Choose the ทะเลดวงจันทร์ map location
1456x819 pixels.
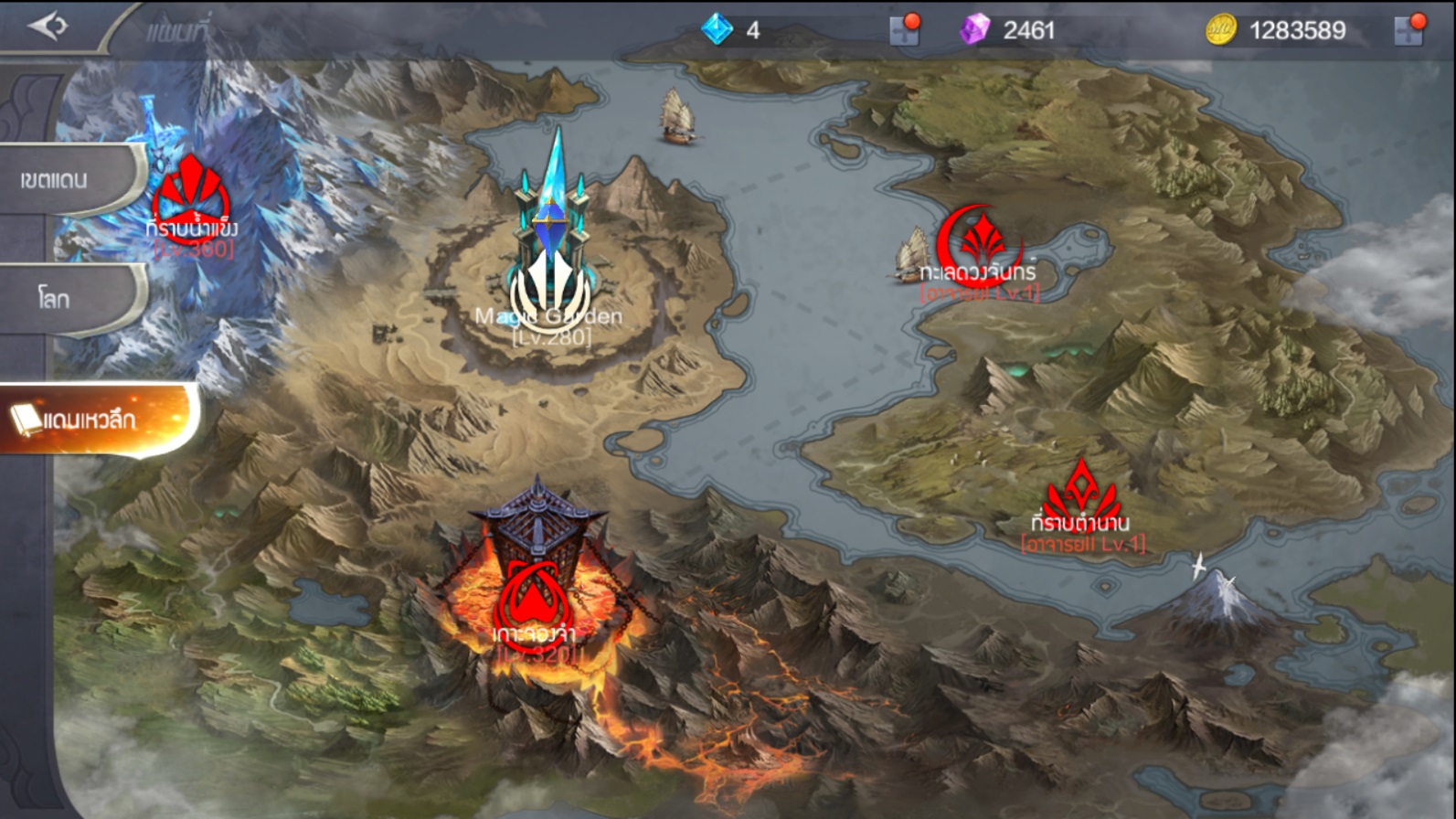pos(977,245)
